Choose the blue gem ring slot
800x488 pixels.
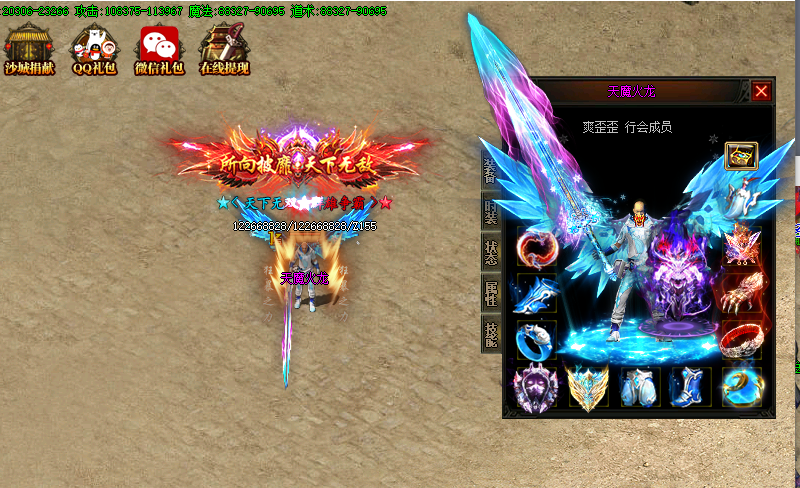coord(534,340)
